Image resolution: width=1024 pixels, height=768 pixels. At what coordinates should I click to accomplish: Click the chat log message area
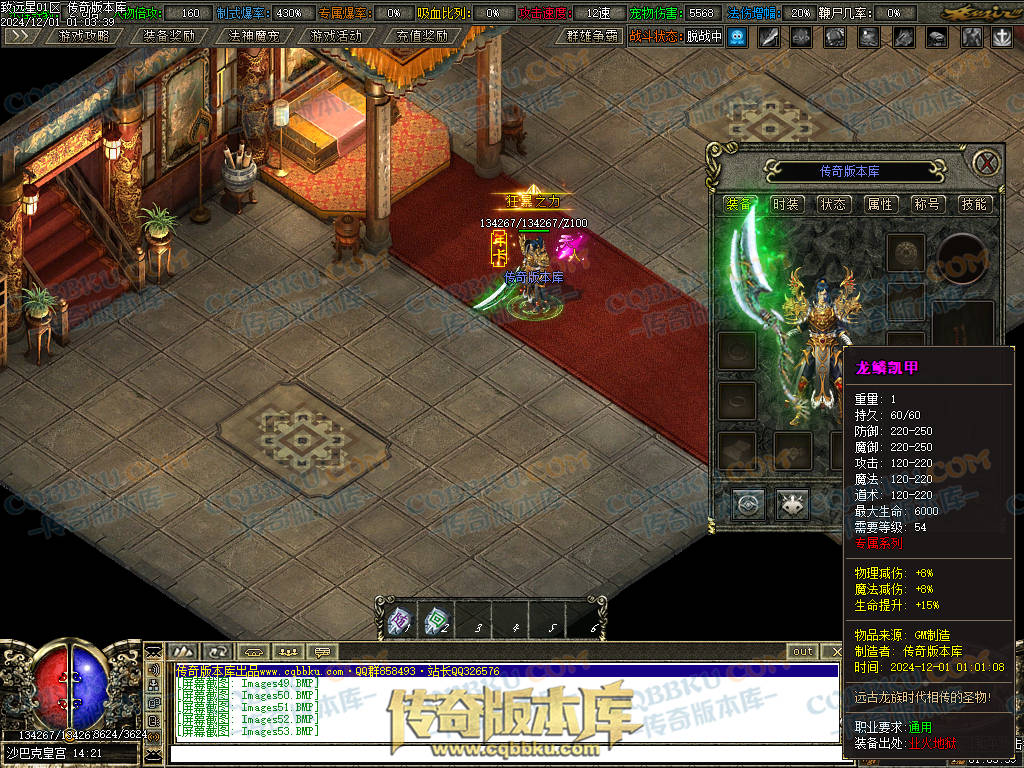tap(500, 707)
